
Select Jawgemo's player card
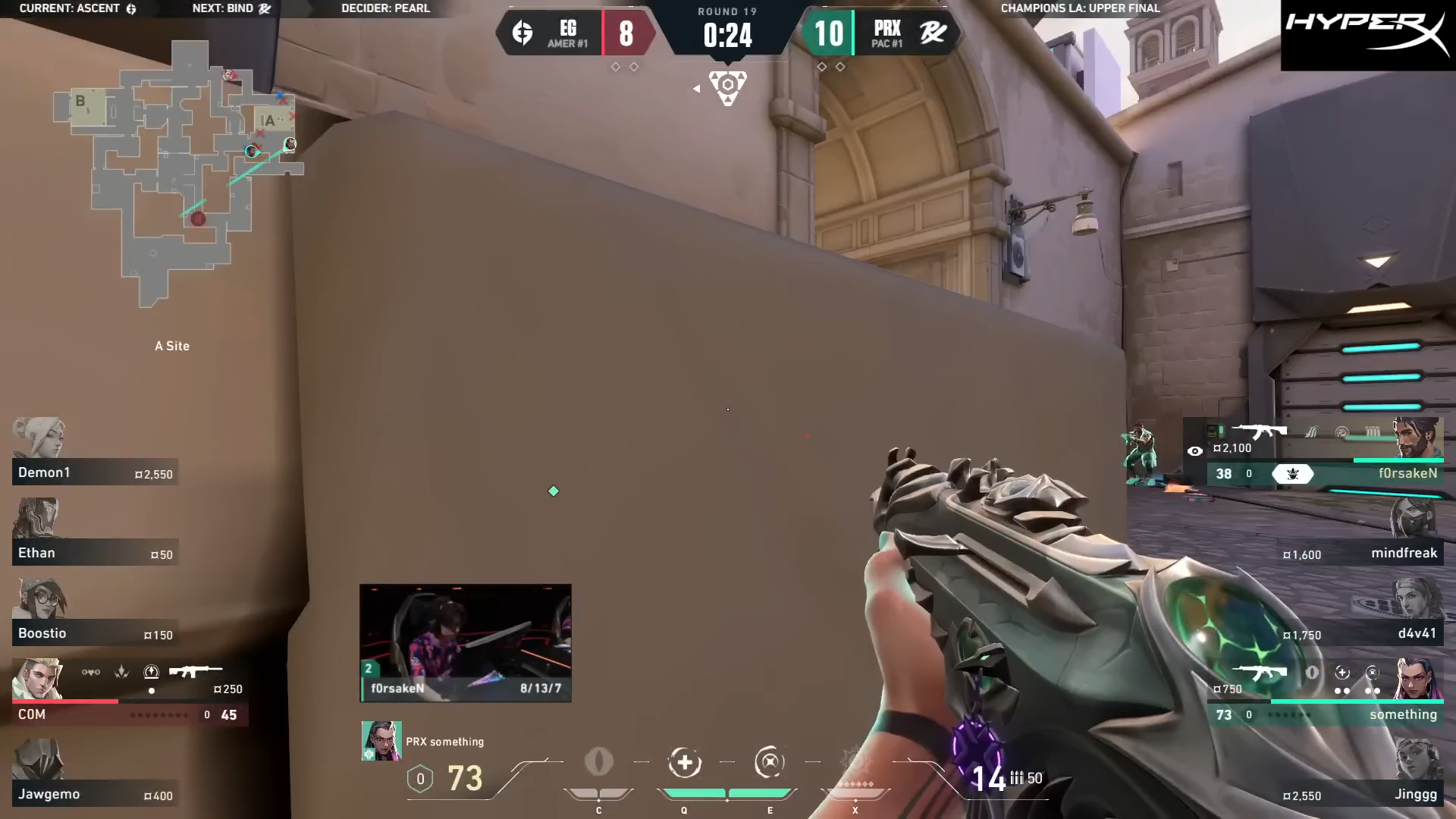(95, 777)
